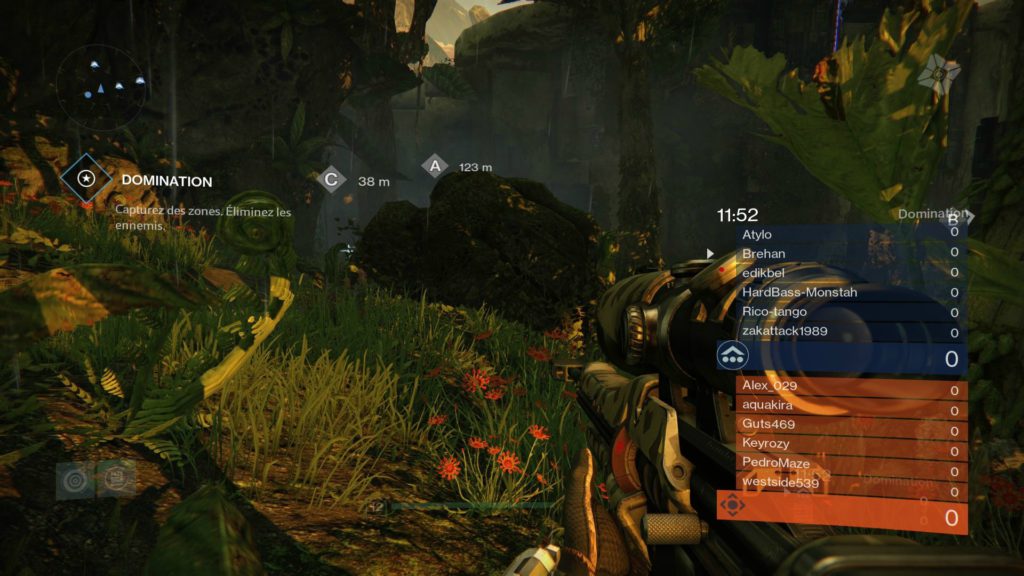Select player Atylo in the scoreboard

[852, 234]
